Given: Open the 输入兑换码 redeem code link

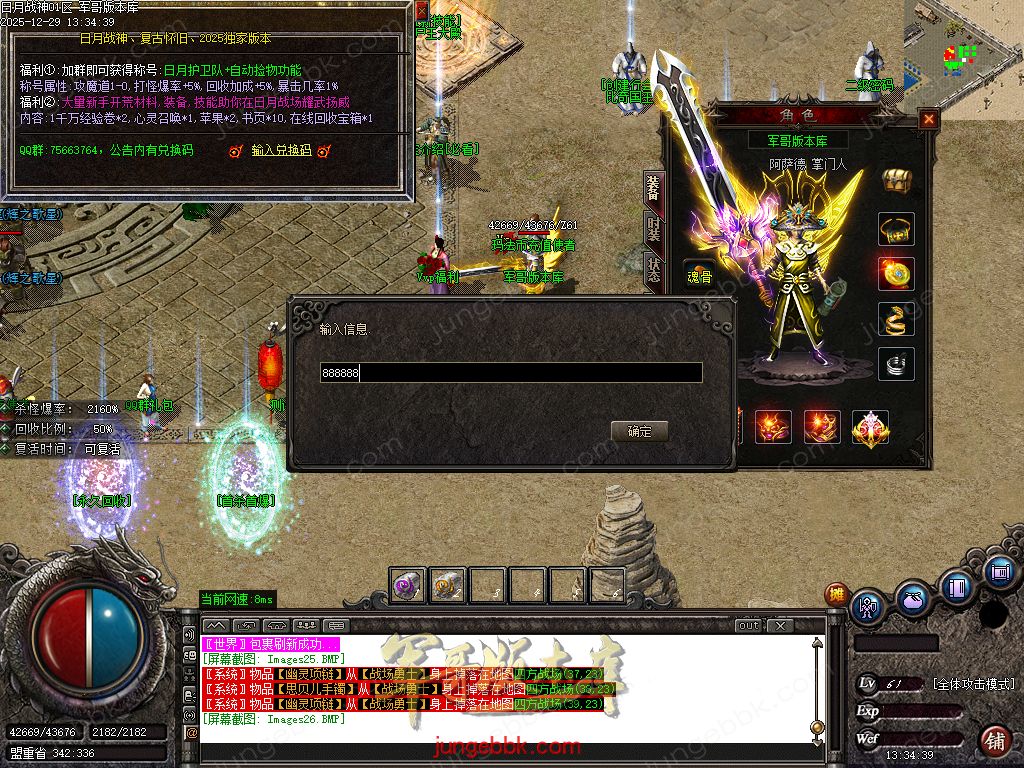Looking at the screenshot, I should 281,151.
